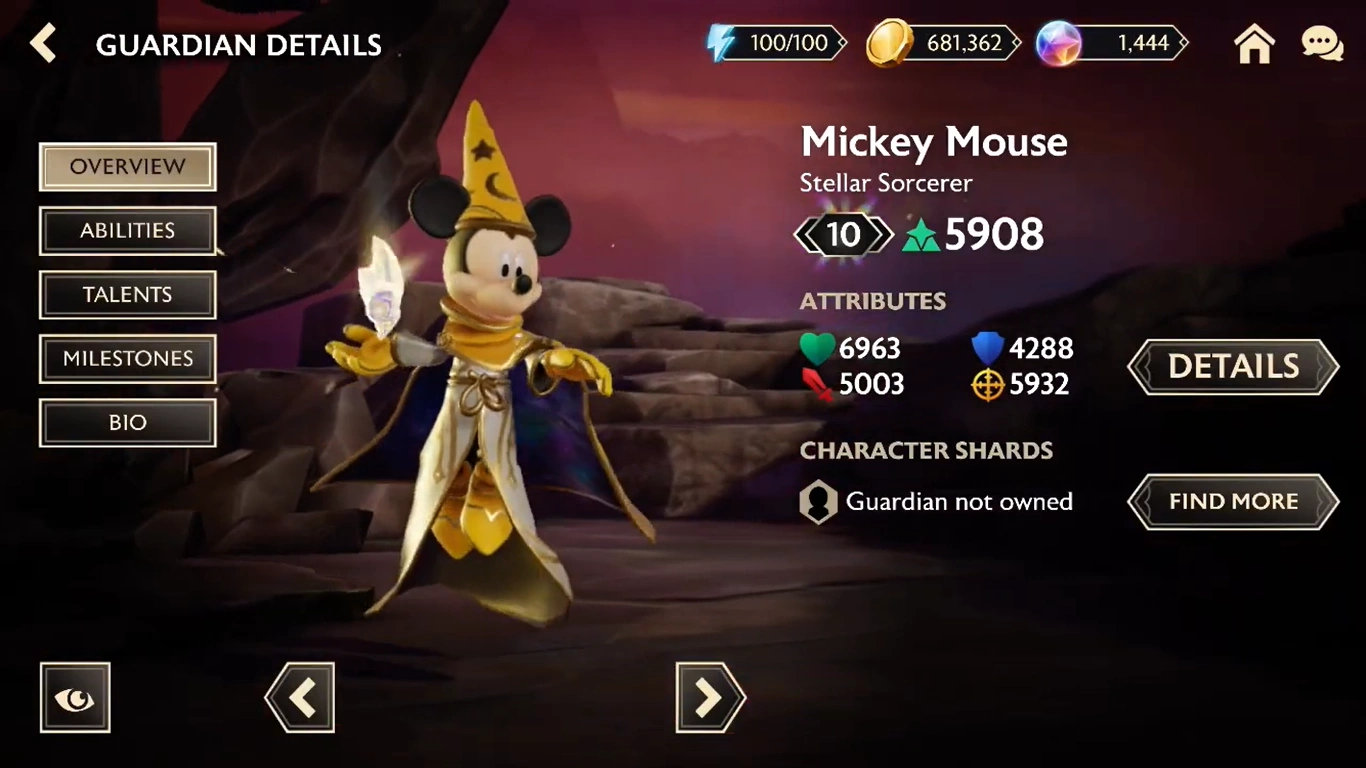The width and height of the screenshot is (1366, 768).
Task: Open the Home screen icon
Action: click(1254, 44)
